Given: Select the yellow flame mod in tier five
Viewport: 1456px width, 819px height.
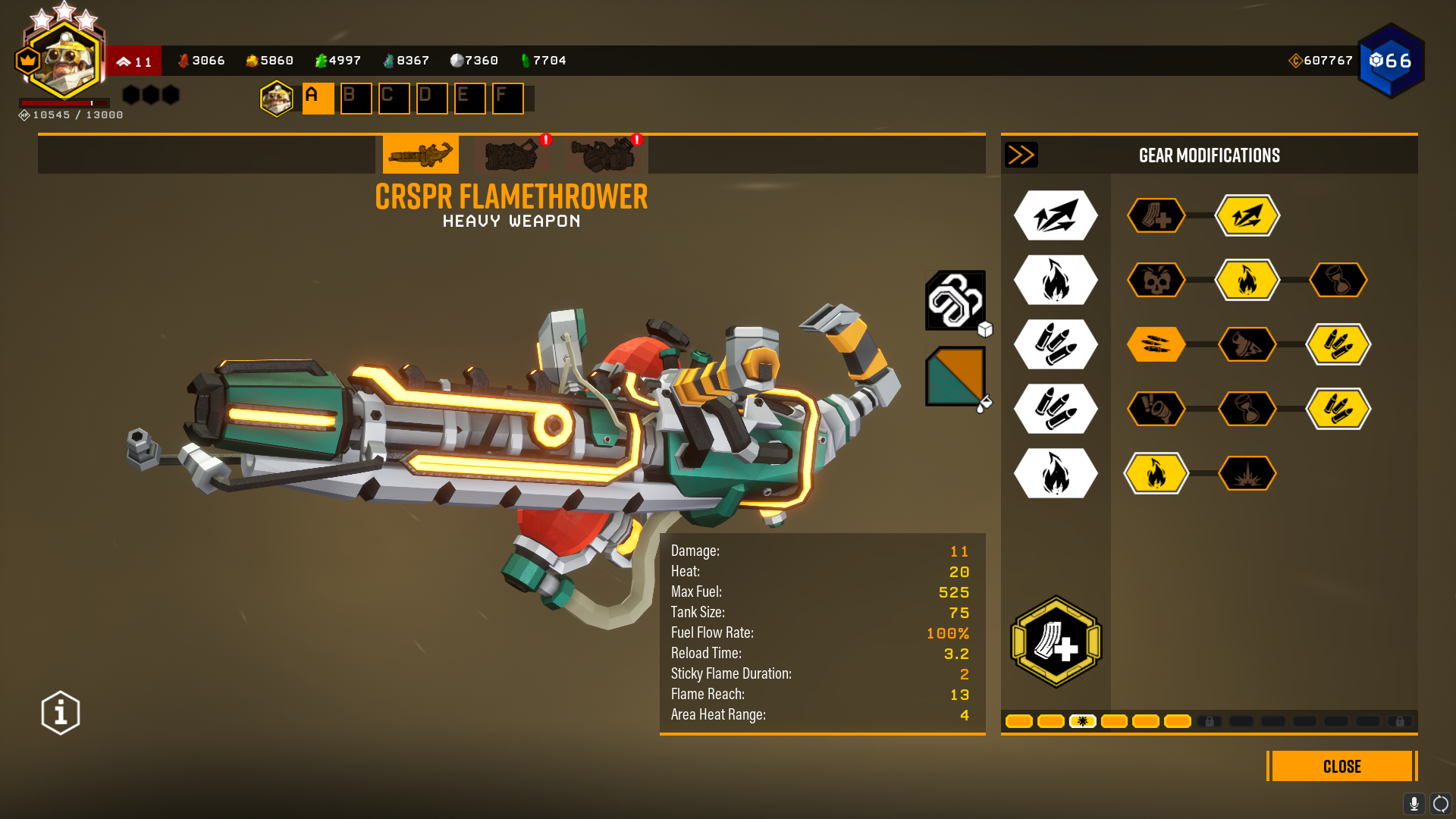Looking at the screenshot, I should pyautogui.click(x=1156, y=474).
